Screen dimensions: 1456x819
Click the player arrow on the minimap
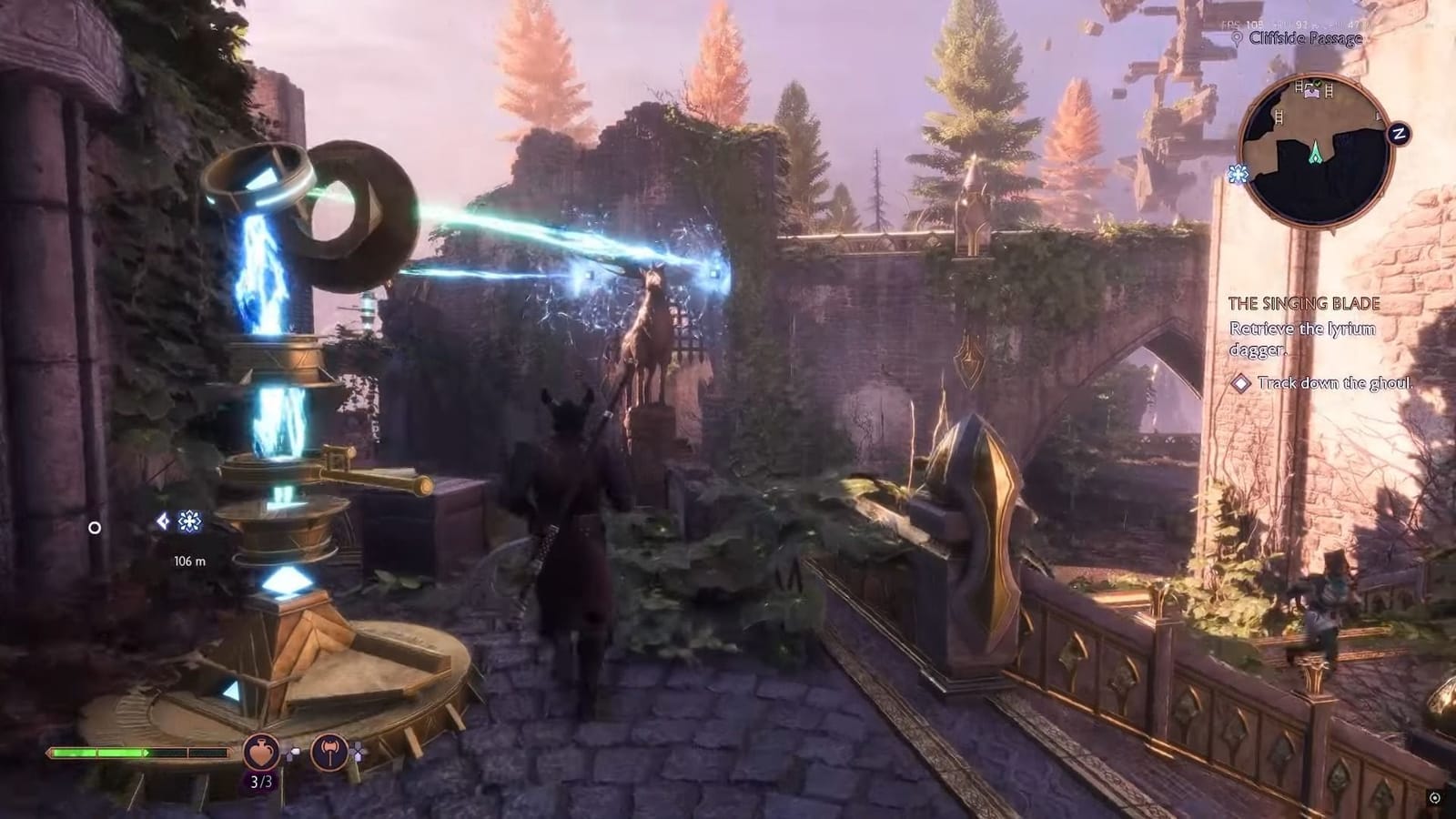click(x=1316, y=152)
